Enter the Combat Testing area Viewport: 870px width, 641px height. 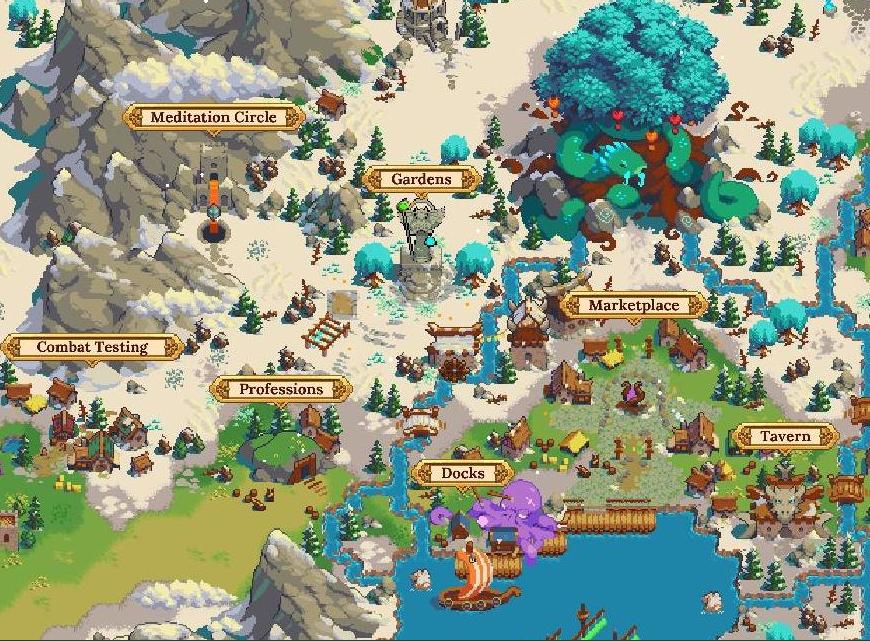click(x=92, y=348)
